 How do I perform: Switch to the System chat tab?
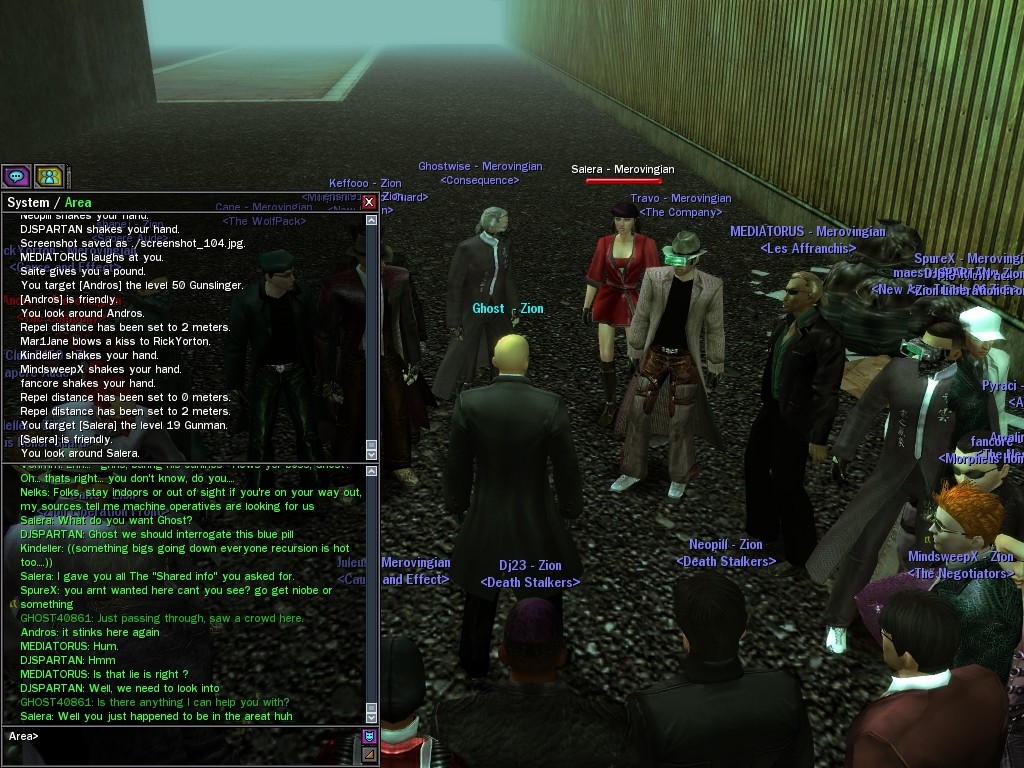(28, 202)
